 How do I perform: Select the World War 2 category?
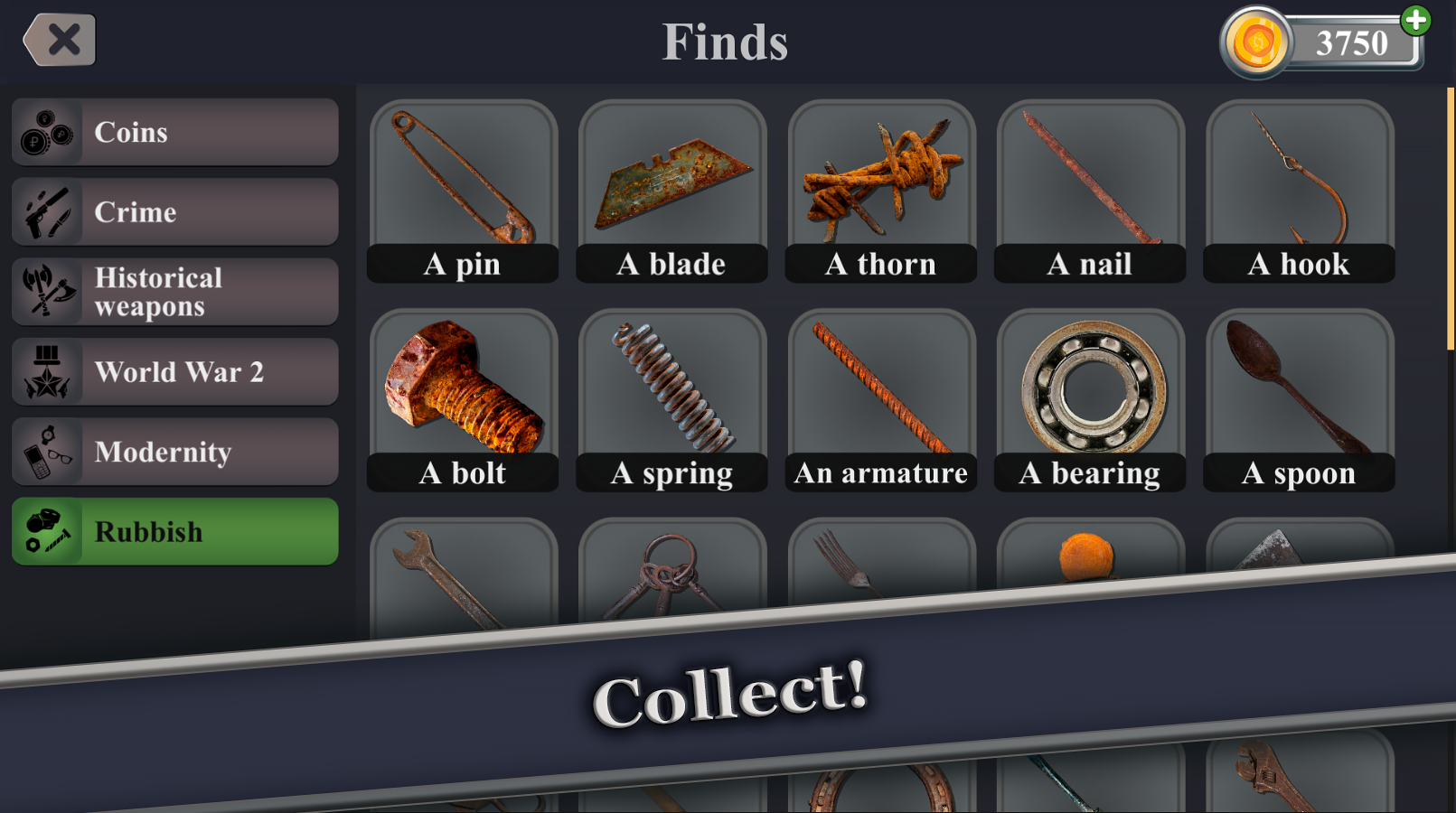click(x=174, y=370)
